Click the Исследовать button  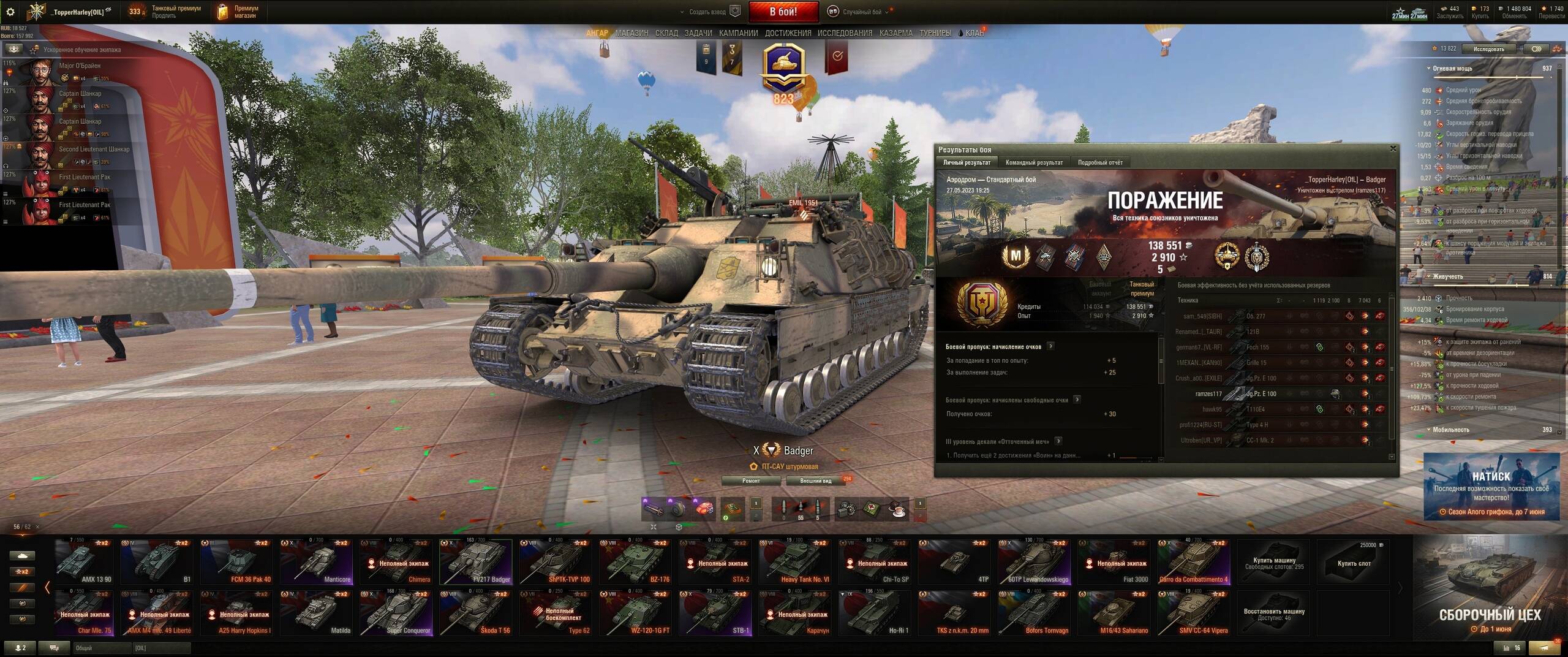click(x=1488, y=49)
